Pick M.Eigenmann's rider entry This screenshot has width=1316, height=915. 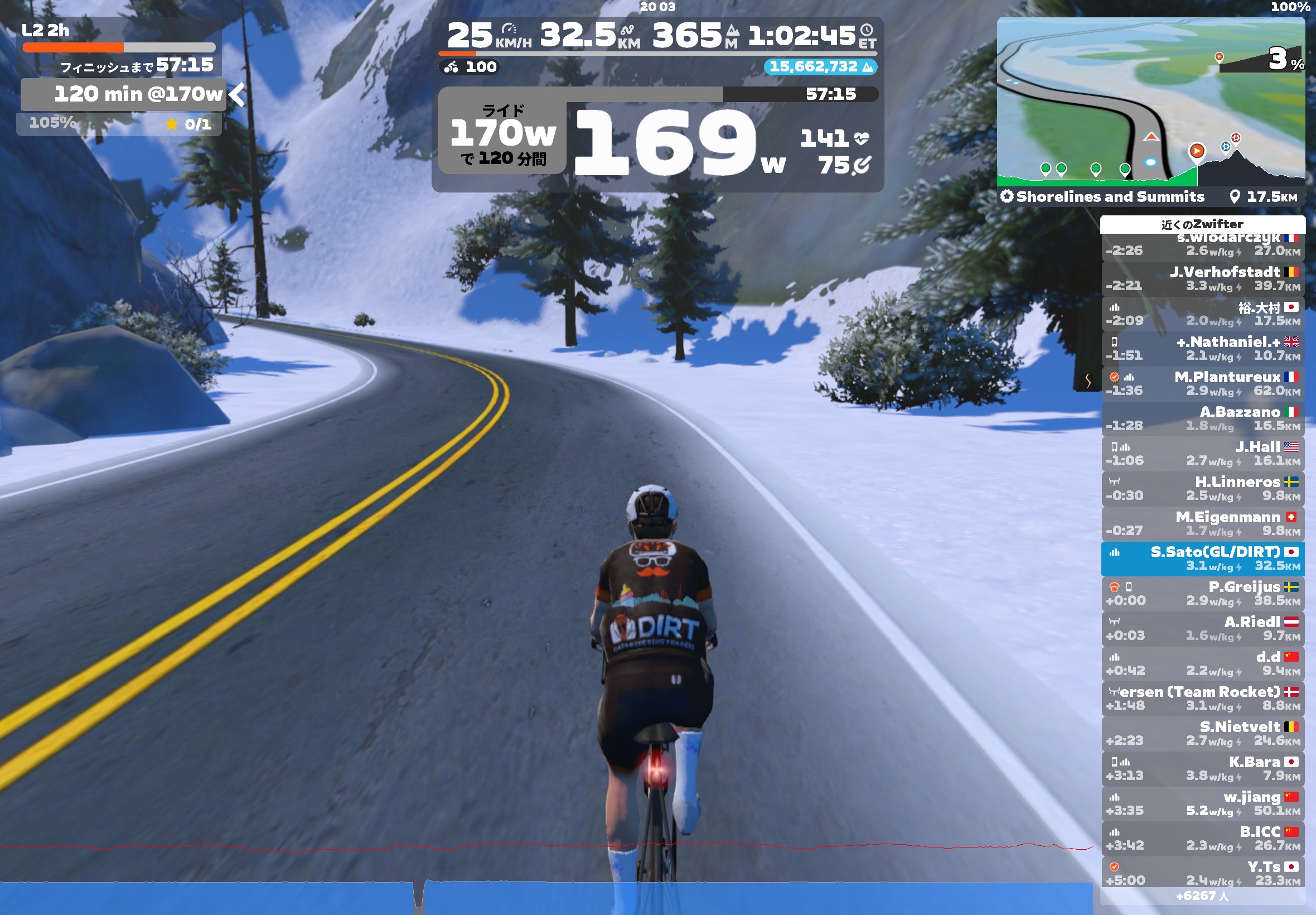(1202, 523)
